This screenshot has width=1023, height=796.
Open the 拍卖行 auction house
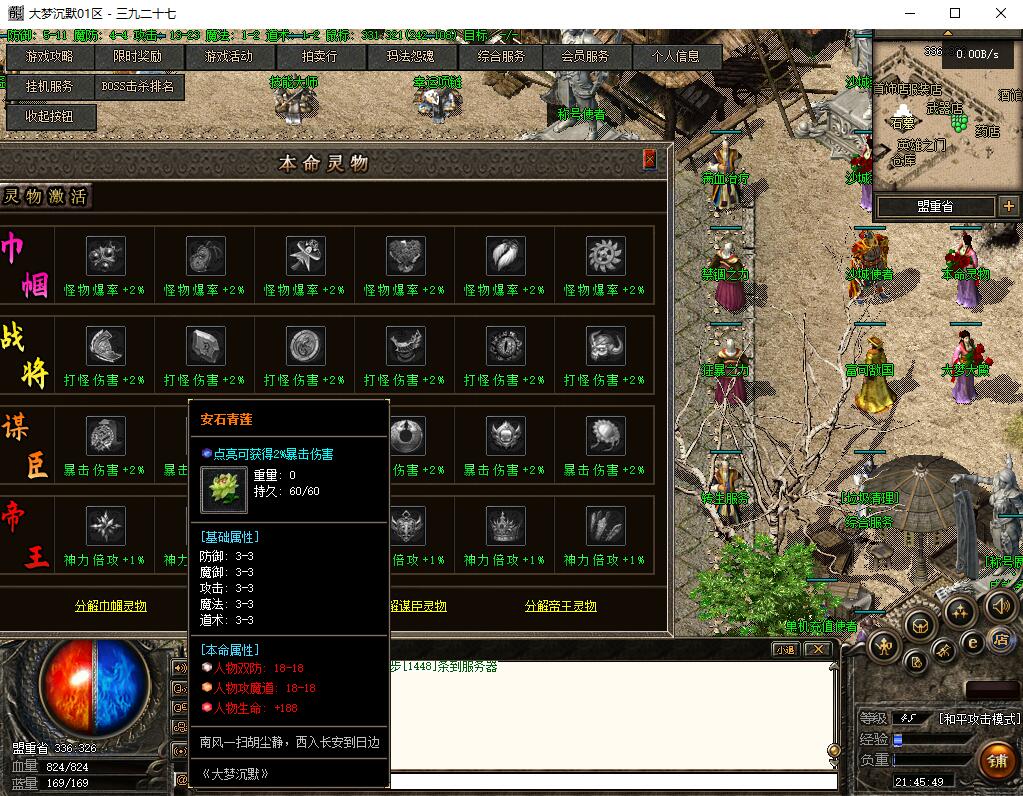320,57
